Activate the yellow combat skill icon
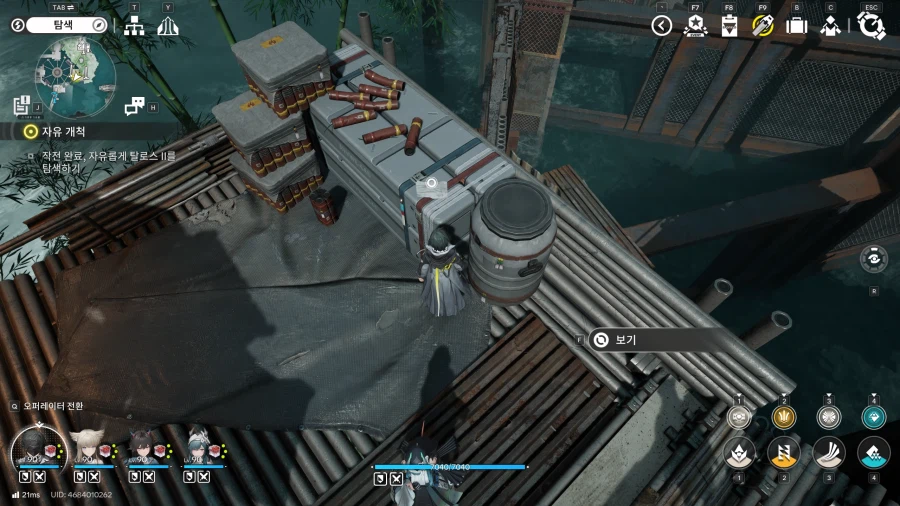The width and height of the screenshot is (900, 506). (x=784, y=453)
